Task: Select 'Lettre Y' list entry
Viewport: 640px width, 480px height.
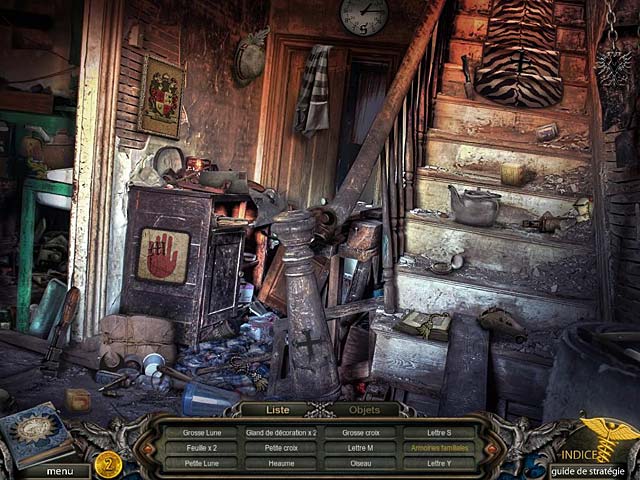Action: [439, 463]
